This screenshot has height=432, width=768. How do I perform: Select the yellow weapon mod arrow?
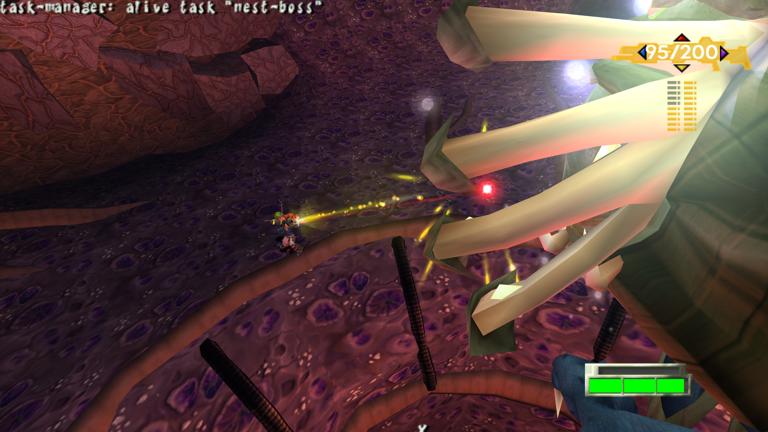(x=682, y=67)
